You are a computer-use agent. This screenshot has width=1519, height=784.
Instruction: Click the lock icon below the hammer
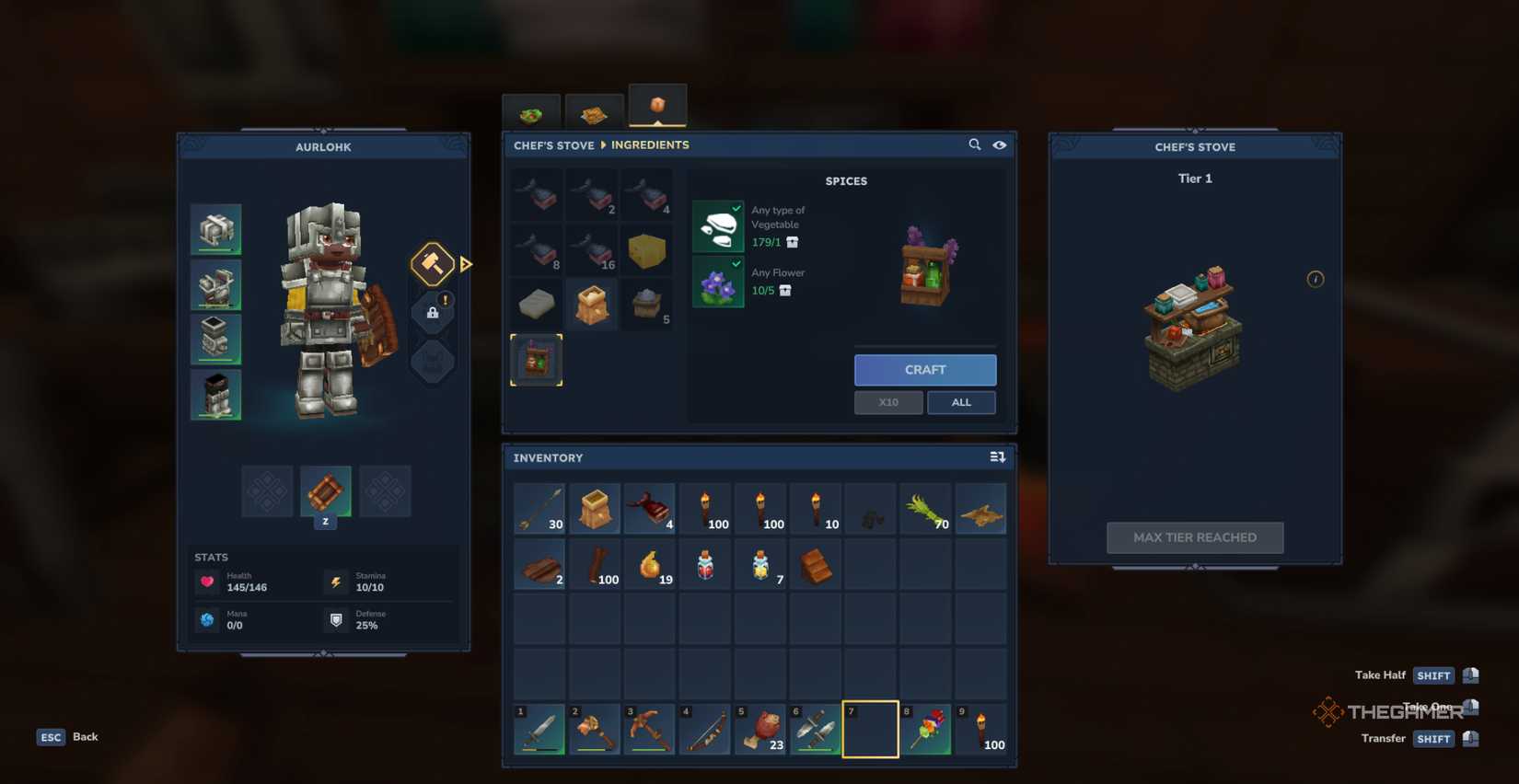pyautogui.click(x=433, y=312)
